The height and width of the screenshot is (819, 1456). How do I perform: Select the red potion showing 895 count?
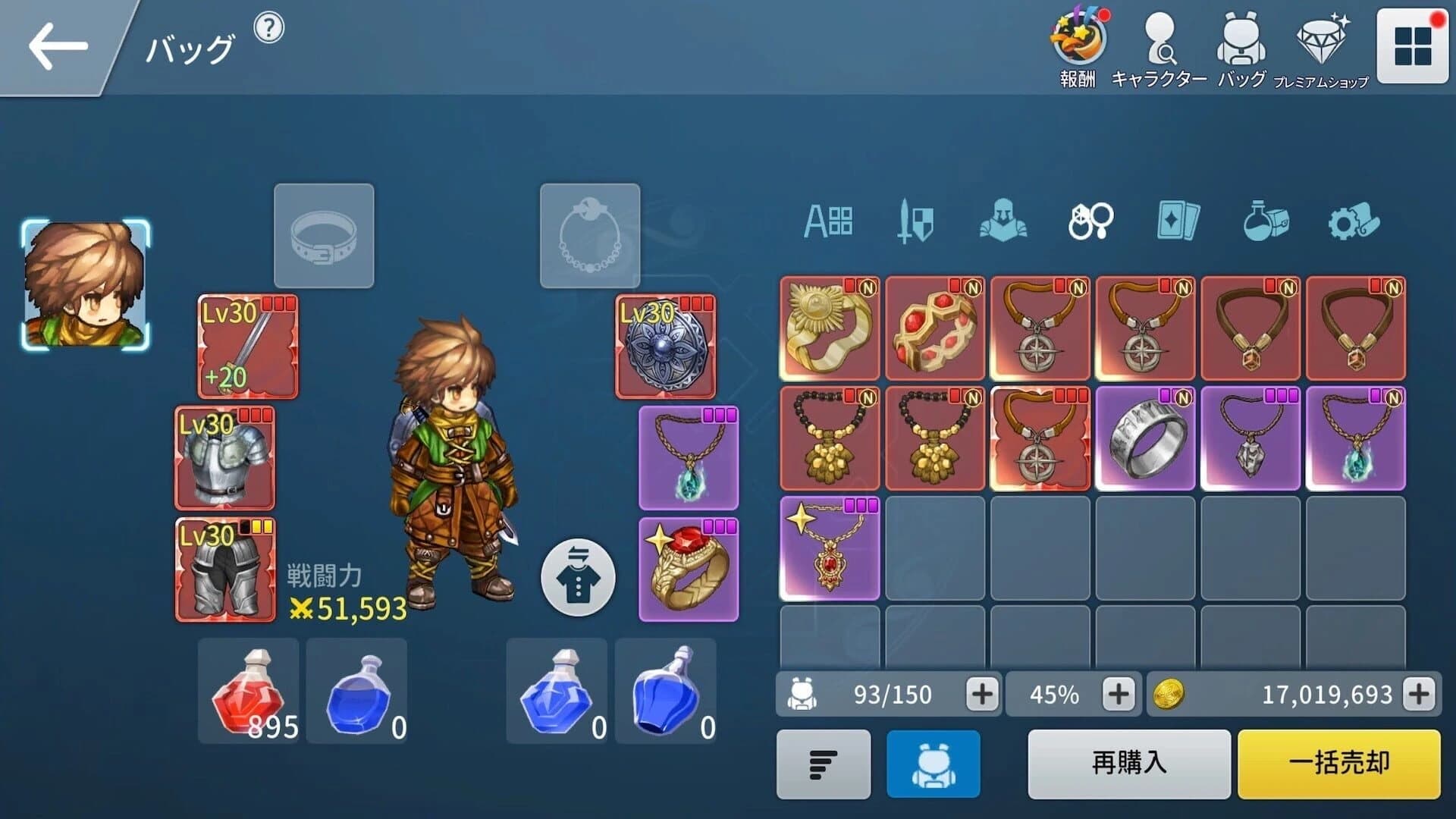click(x=249, y=690)
